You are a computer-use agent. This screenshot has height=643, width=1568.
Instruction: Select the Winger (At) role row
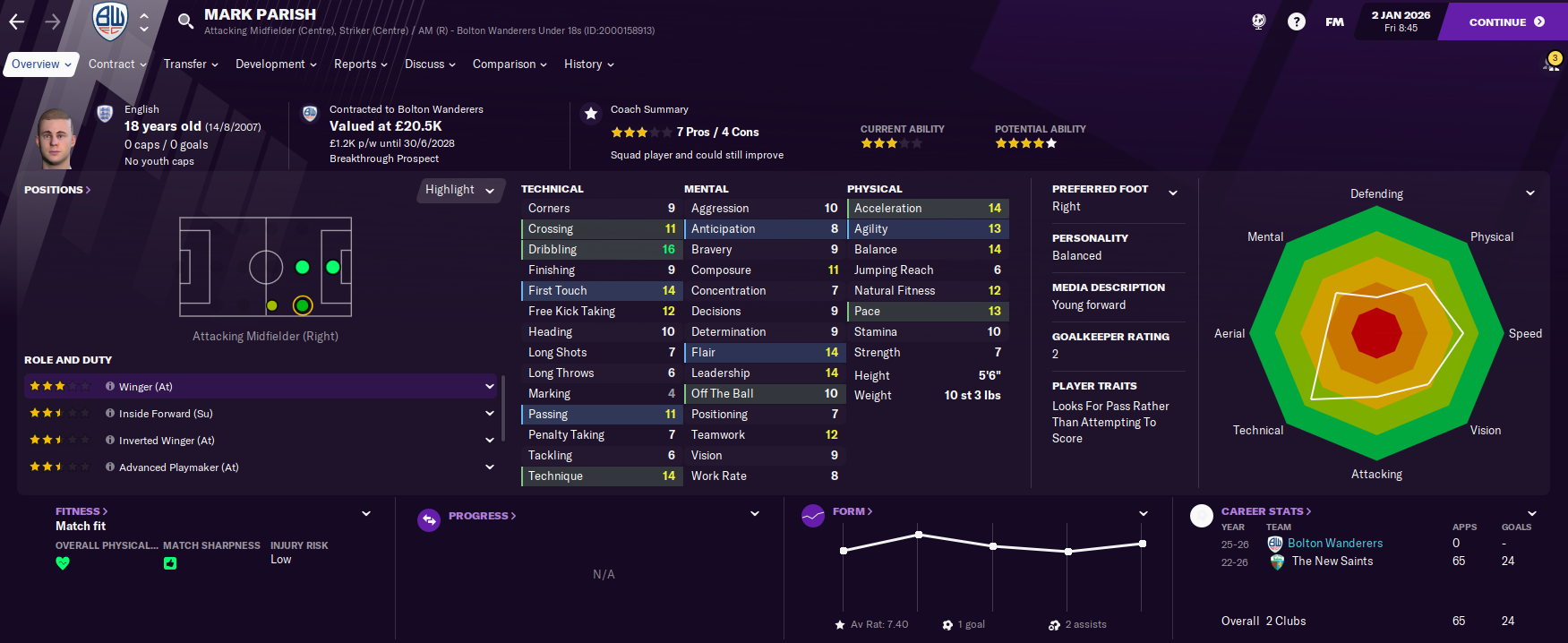(x=260, y=387)
